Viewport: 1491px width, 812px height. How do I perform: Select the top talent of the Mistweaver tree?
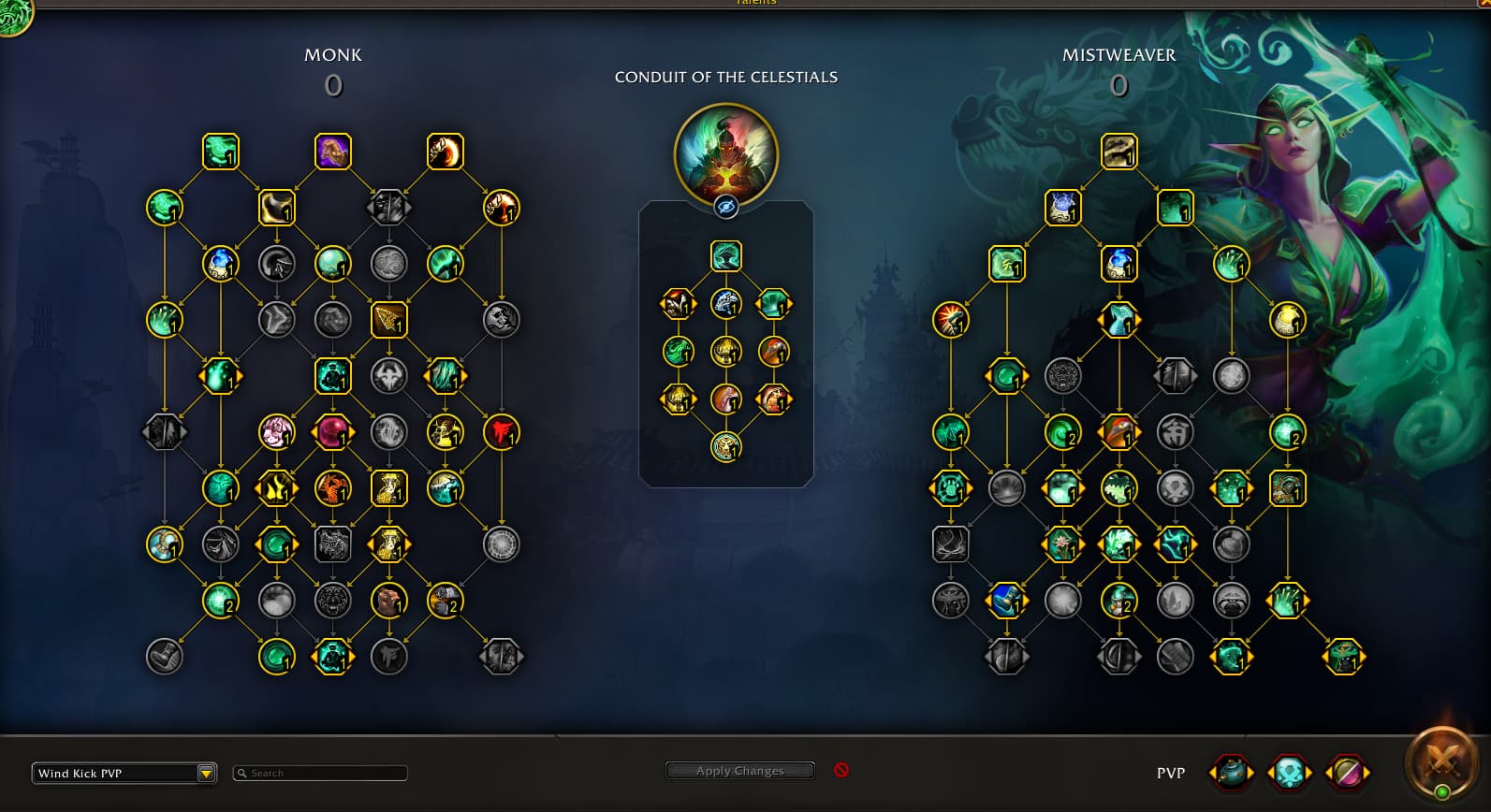point(1118,152)
